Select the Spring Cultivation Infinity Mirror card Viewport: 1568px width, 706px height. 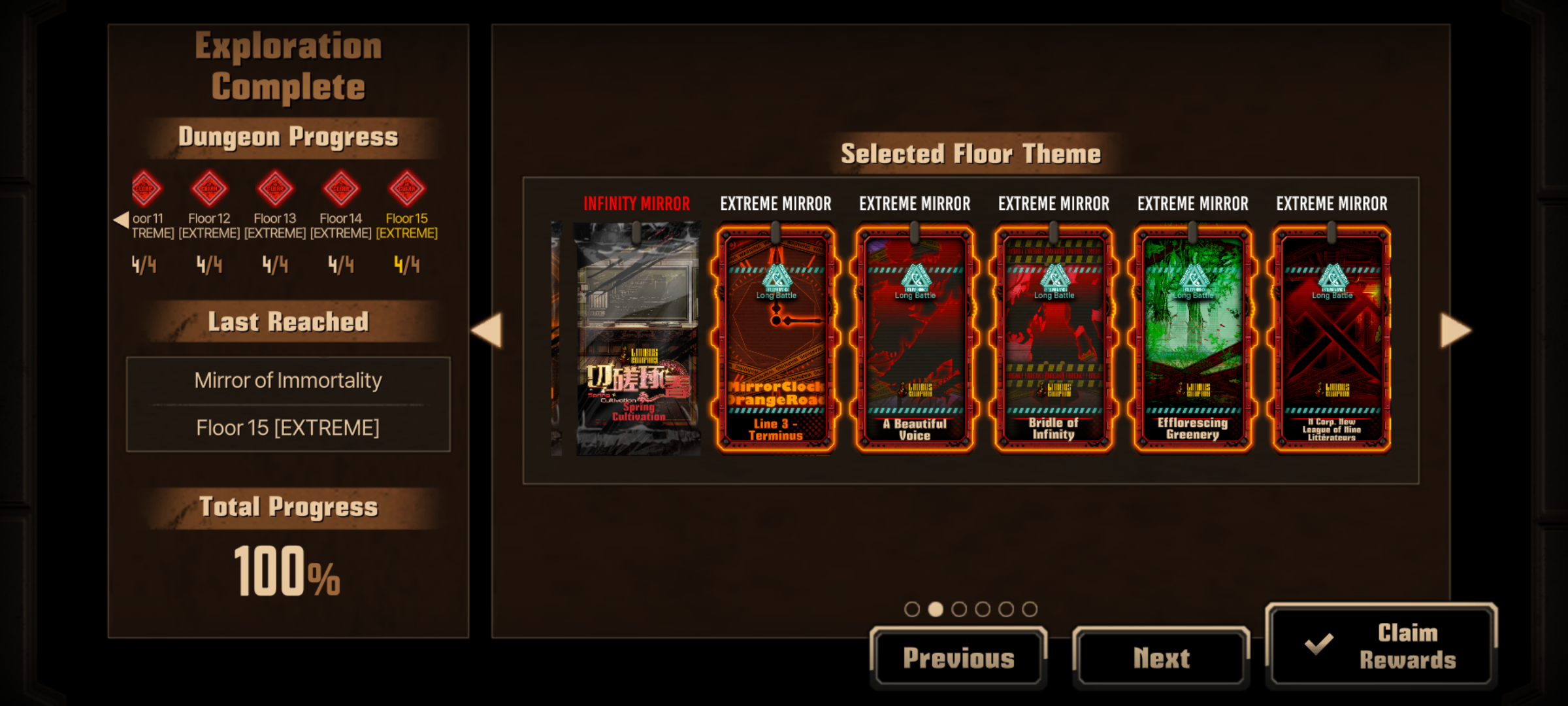point(637,339)
